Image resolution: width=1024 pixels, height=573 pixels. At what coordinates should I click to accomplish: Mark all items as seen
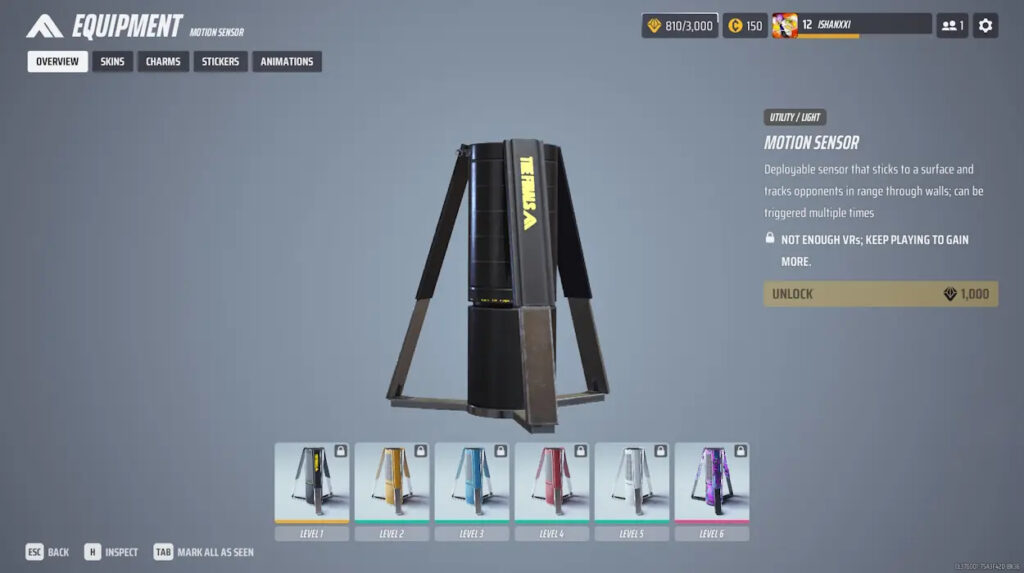pos(204,552)
